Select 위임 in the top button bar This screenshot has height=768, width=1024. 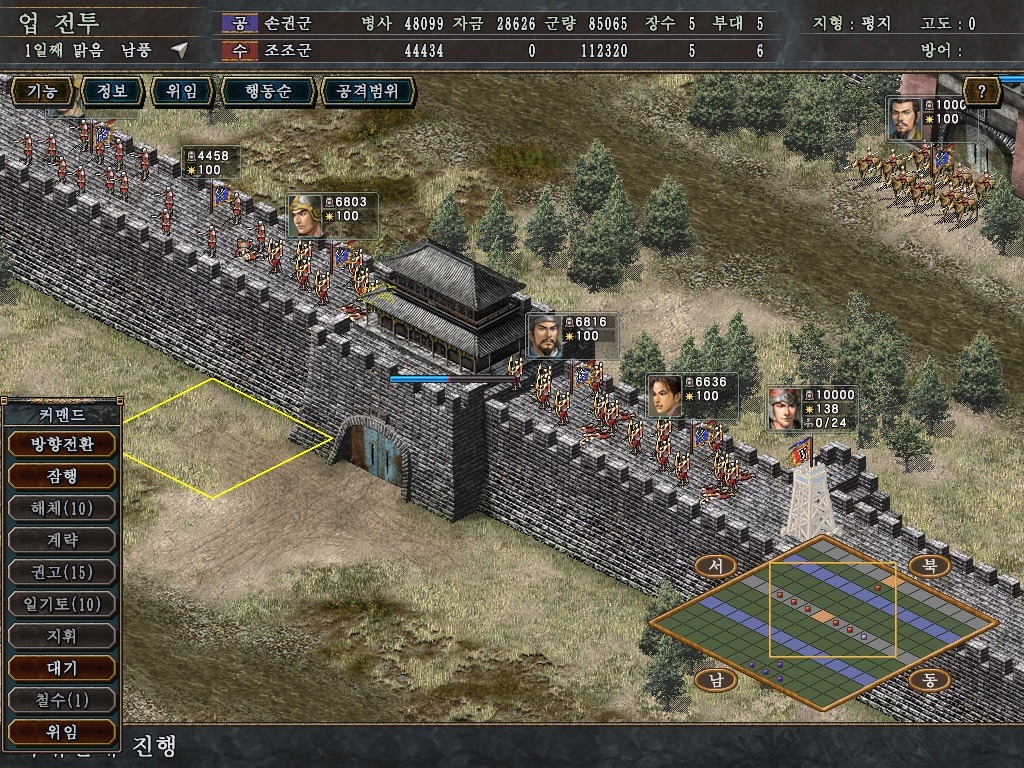[x=182, y=92]
